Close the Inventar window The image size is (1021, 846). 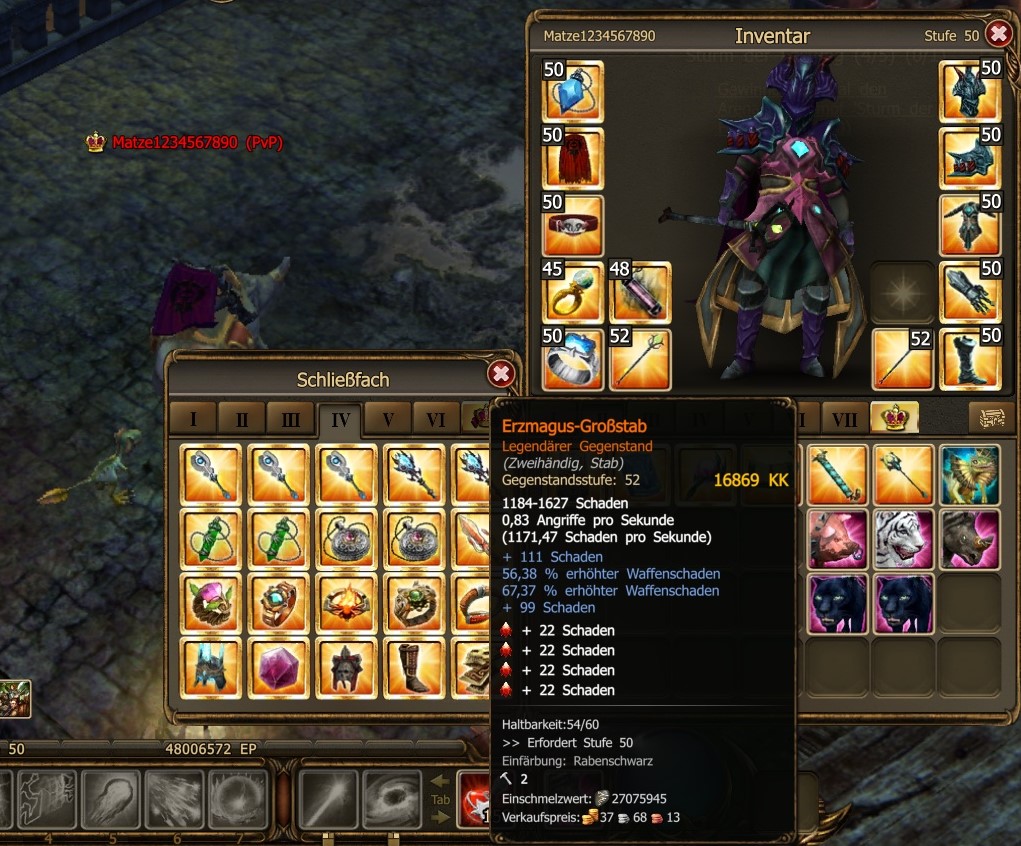[998, 35]
